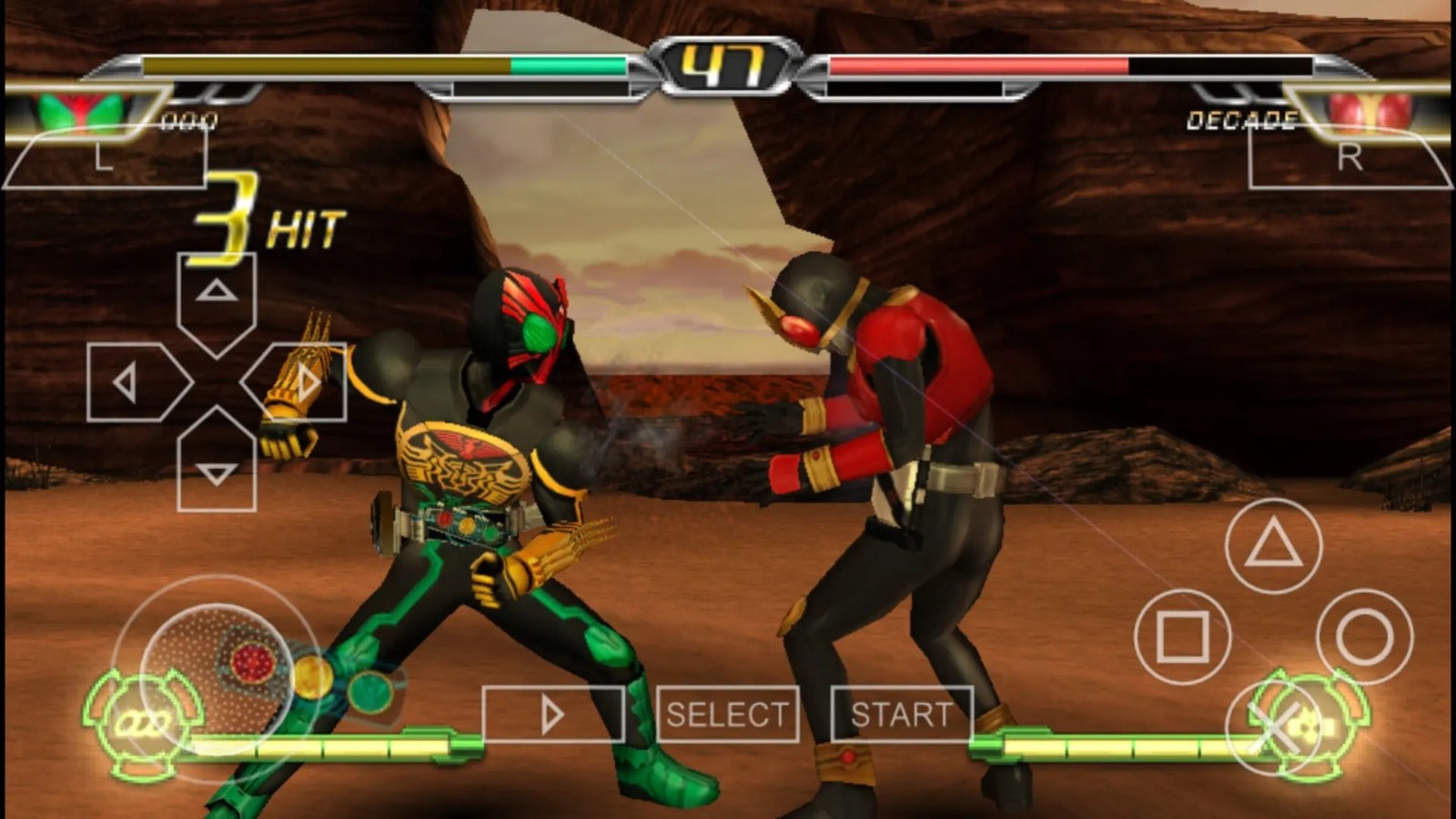Viewport: 1456px width, 819px height.
Task: Tap the D-pad left arrow
Action: click(132, 383)
